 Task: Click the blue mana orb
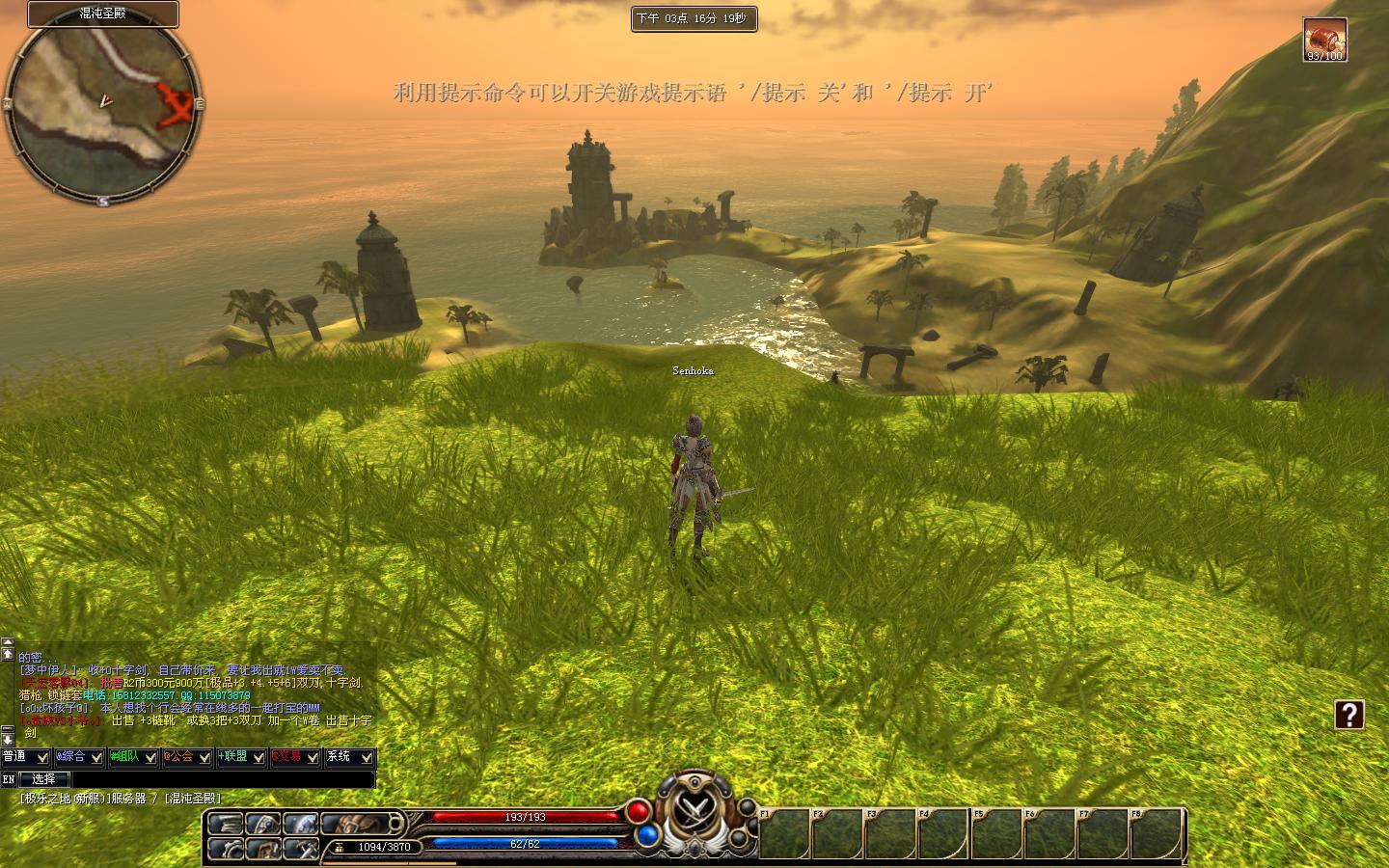(x=647, y=835)
